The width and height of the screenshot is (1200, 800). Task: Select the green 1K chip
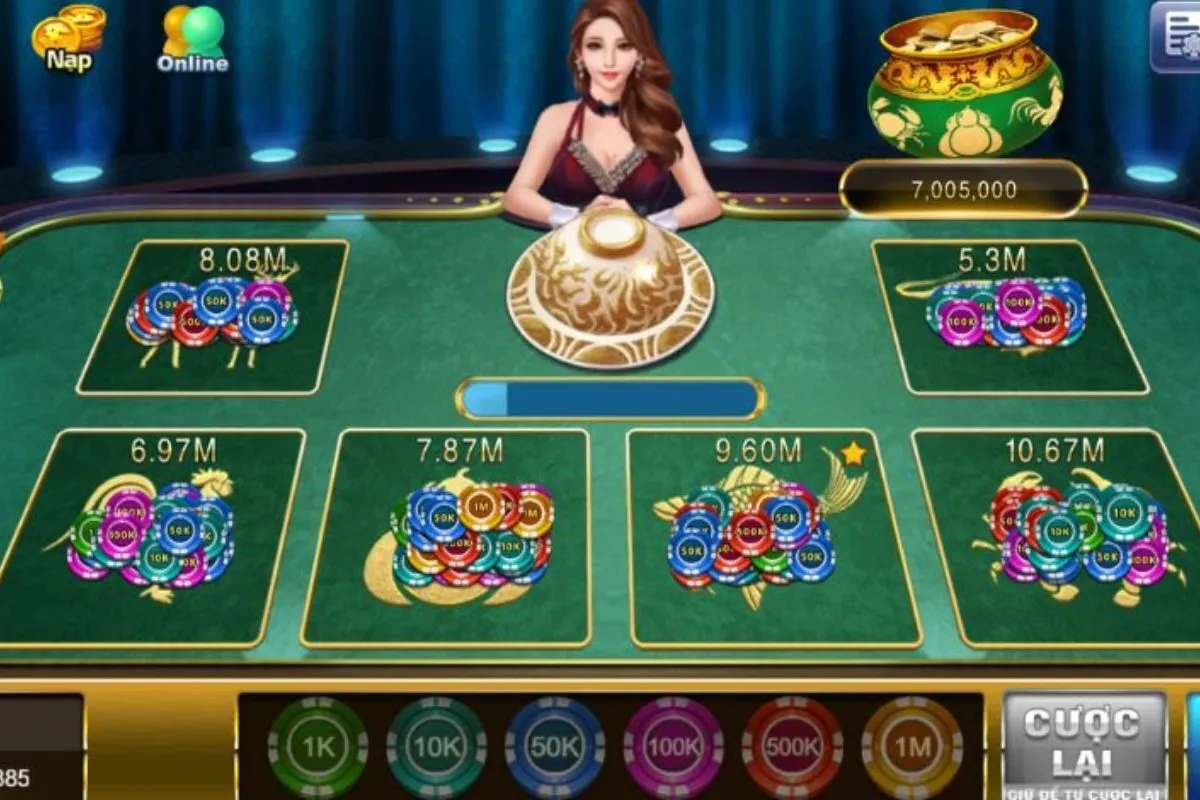pyautogui.click(x=318, y=747)
